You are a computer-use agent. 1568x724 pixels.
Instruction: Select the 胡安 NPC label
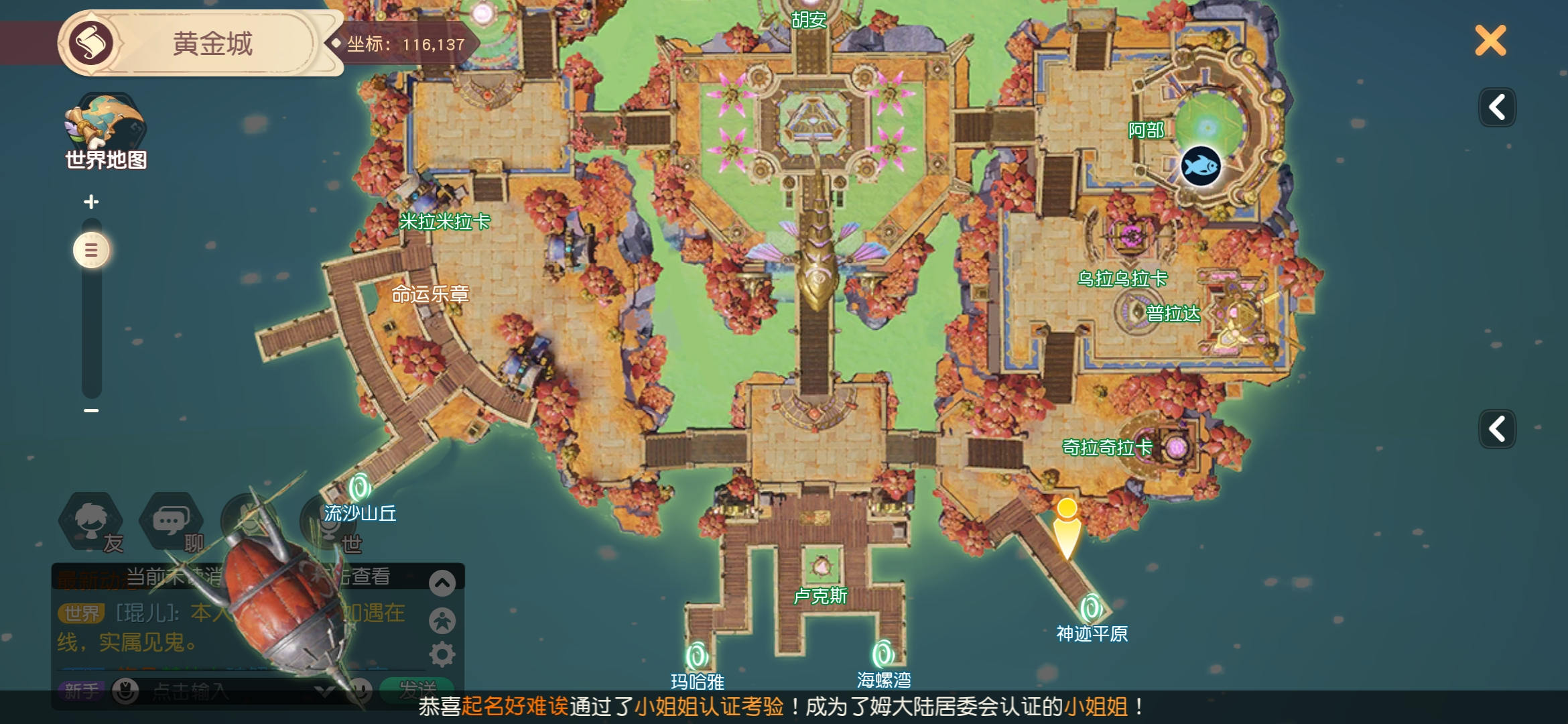pos(809,20)
